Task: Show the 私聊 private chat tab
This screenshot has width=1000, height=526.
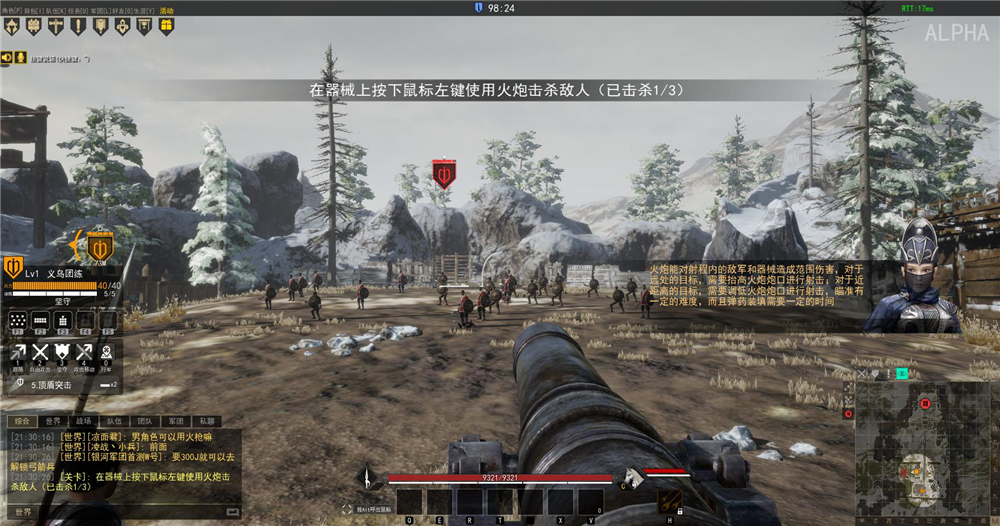Action: (x=207, y=422)
